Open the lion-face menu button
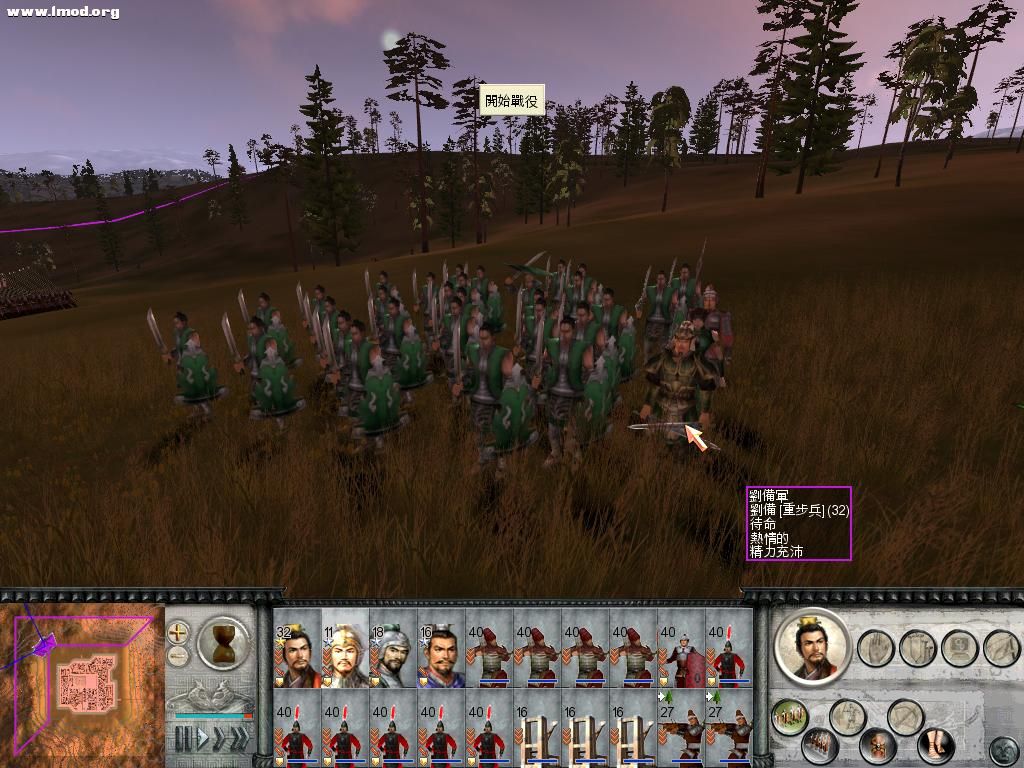The width and height of the screenshot is (1024, 768). 1003,749
